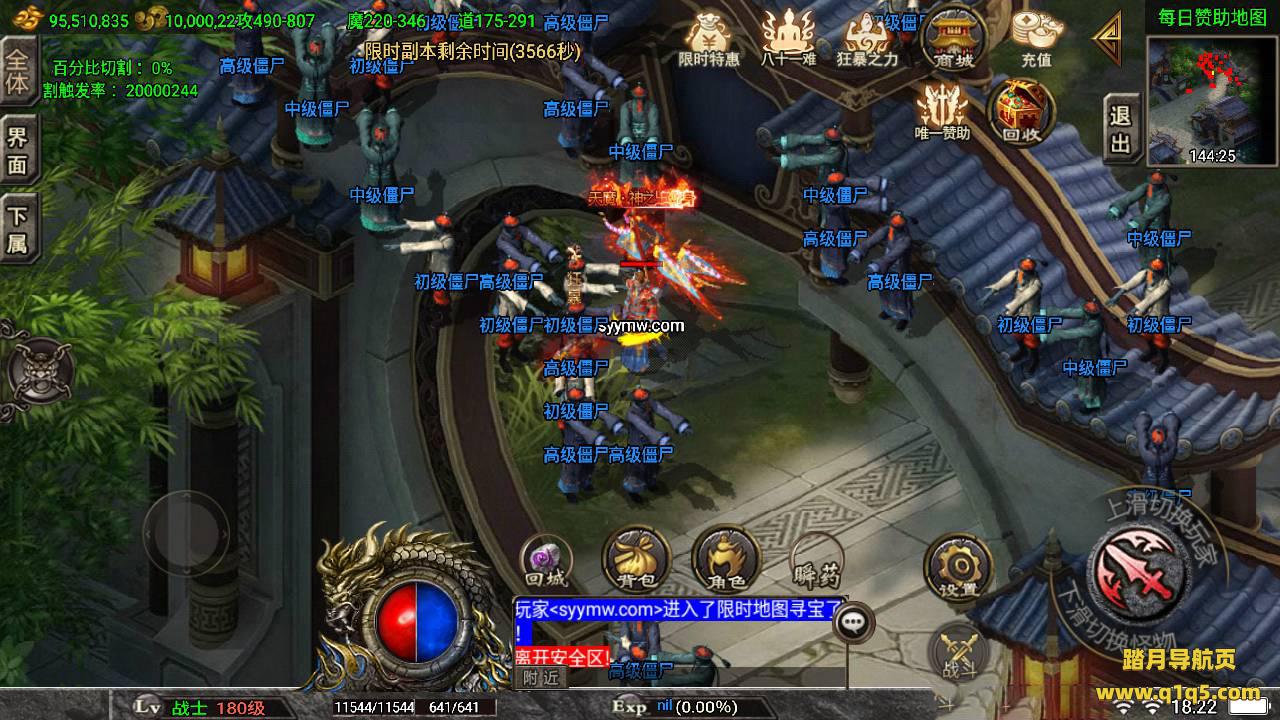
Task: Open the minimap
Action: tap(1212, 98)
